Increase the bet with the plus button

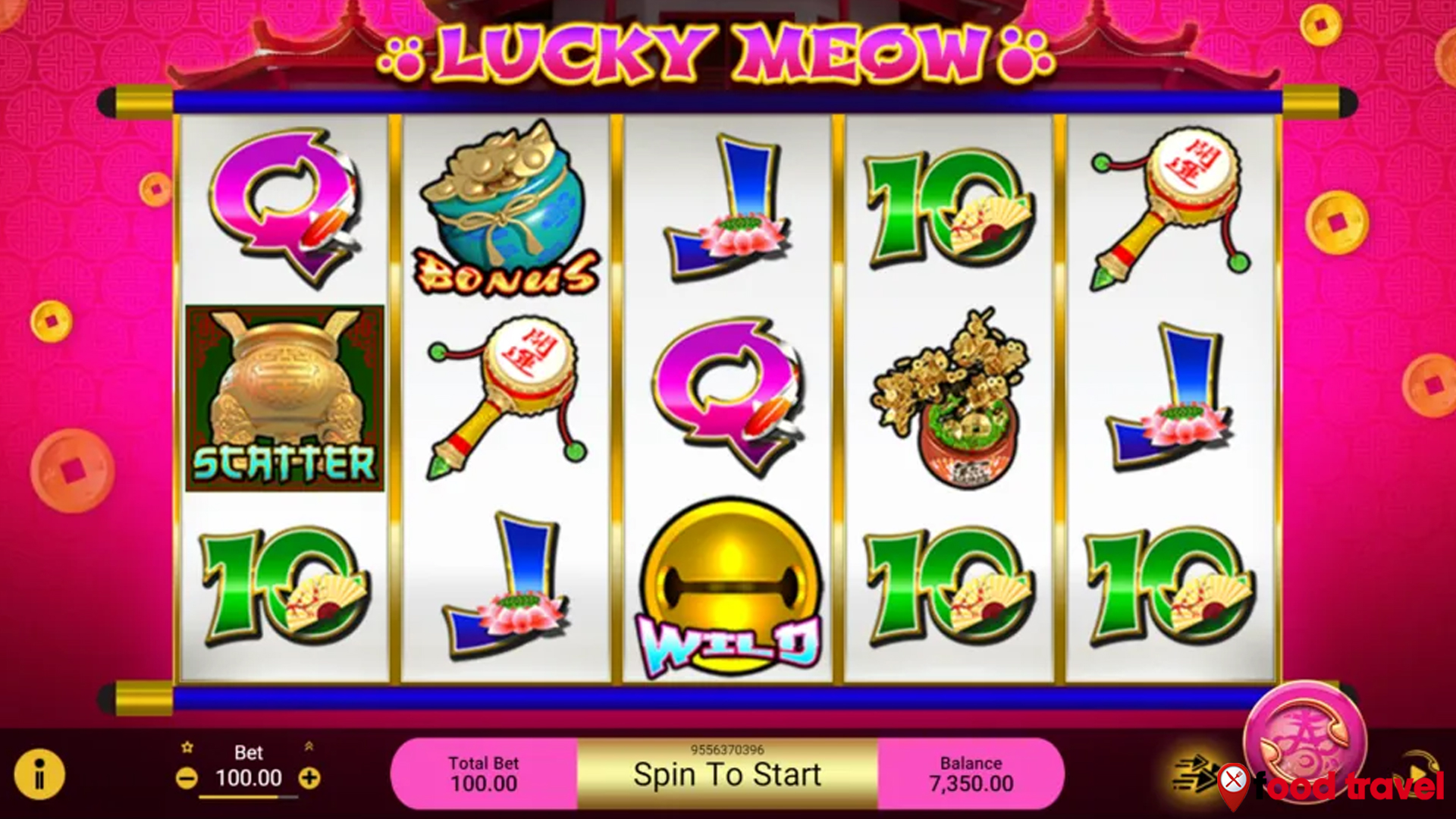[x=310, y=778]
